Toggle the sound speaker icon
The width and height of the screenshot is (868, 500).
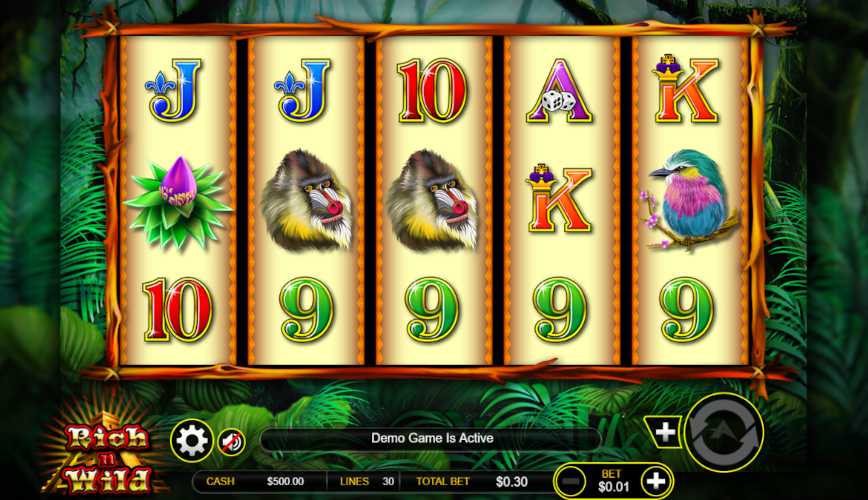pyautogui.click(x=231, y=441)
